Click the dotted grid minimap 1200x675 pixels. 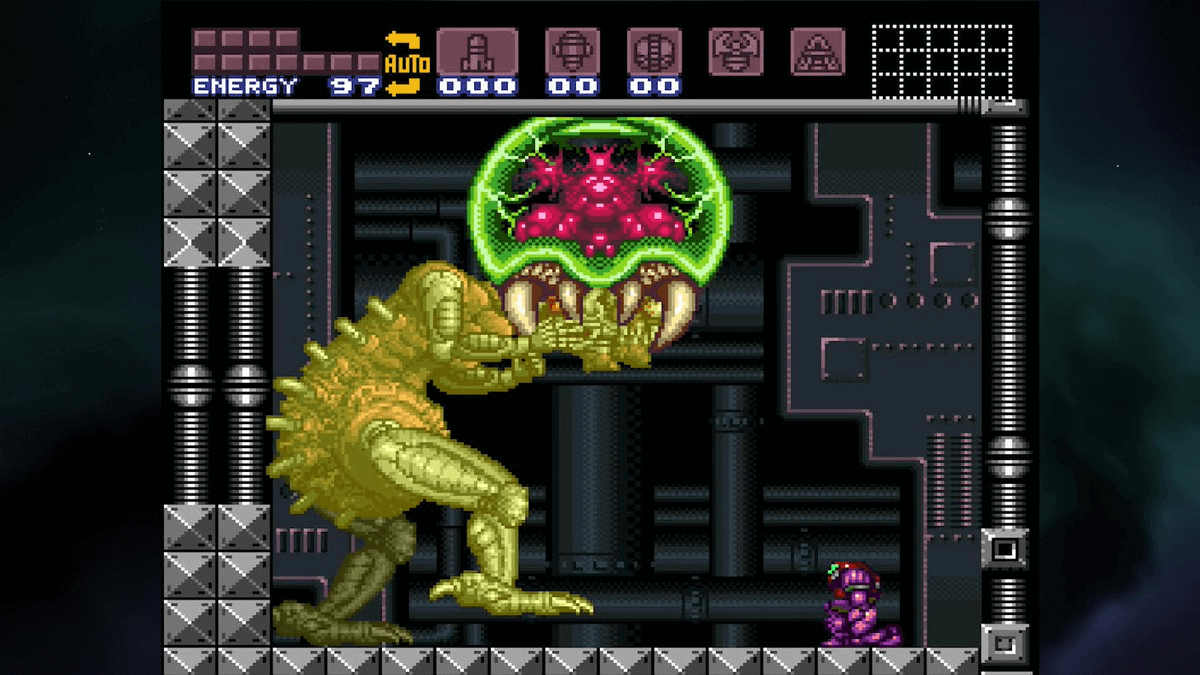point(942,62)
